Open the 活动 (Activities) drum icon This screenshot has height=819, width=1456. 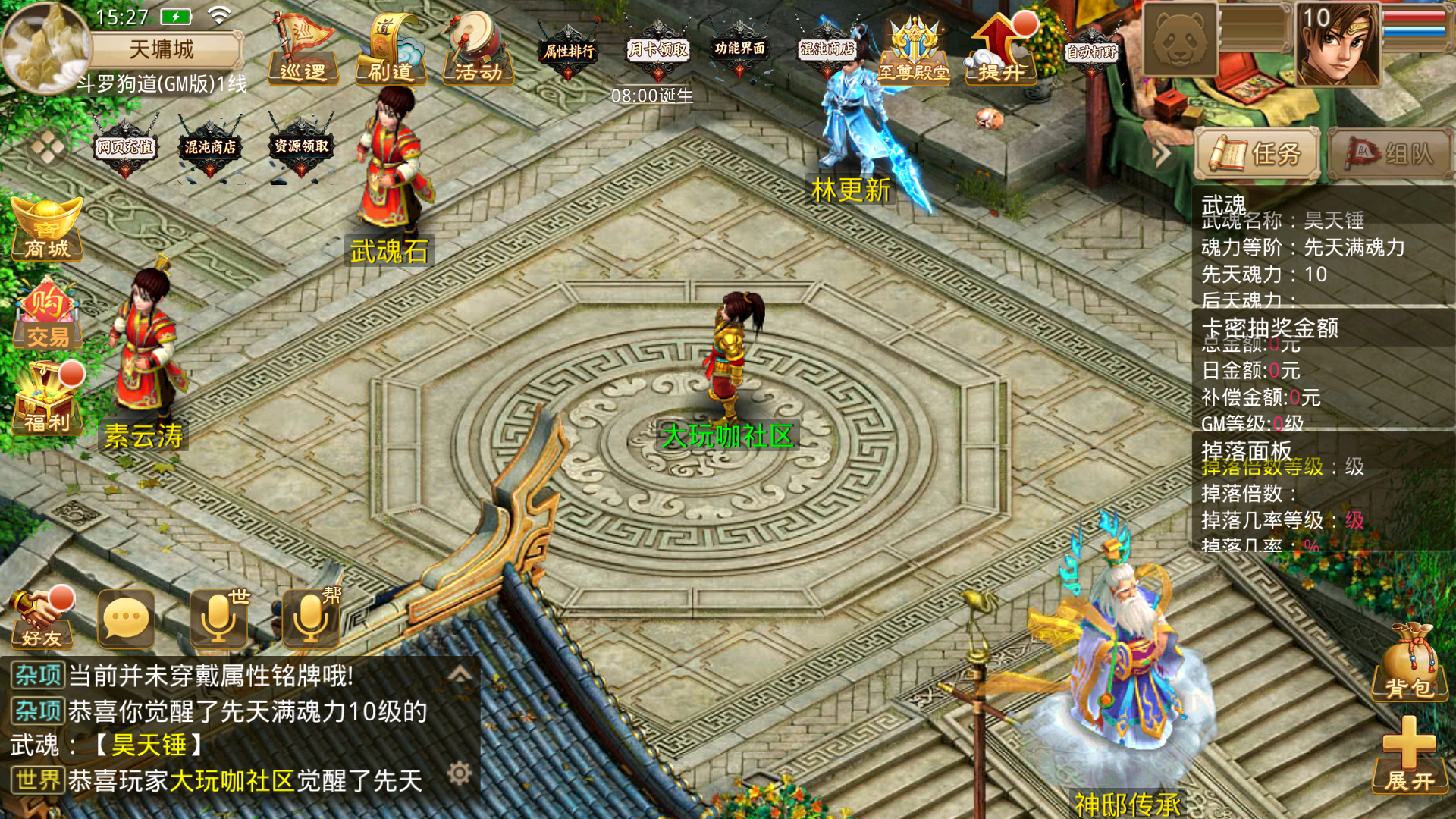tap(478, 52)
